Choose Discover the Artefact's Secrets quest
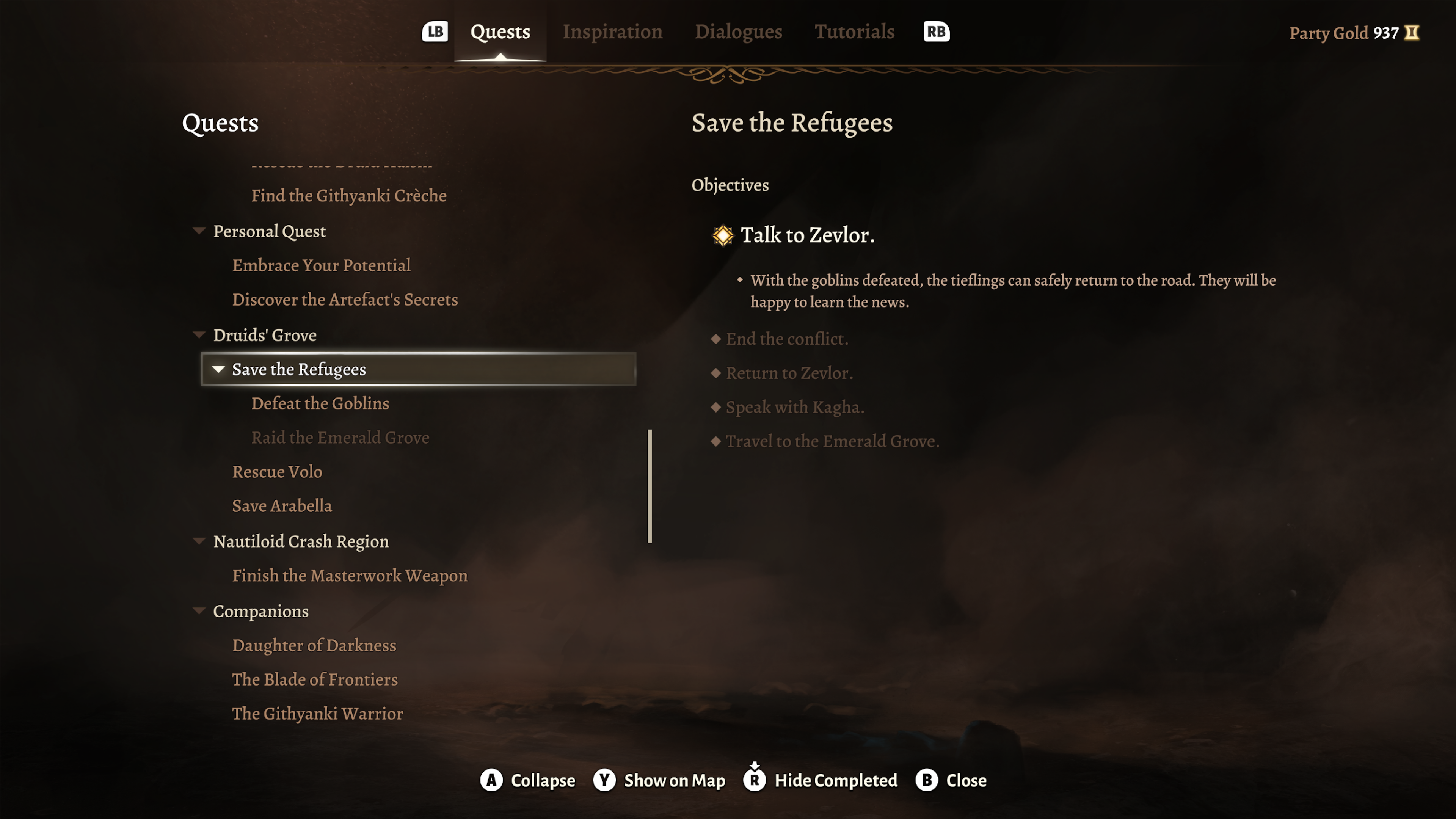1456x819 pixels. pos(345,300)
